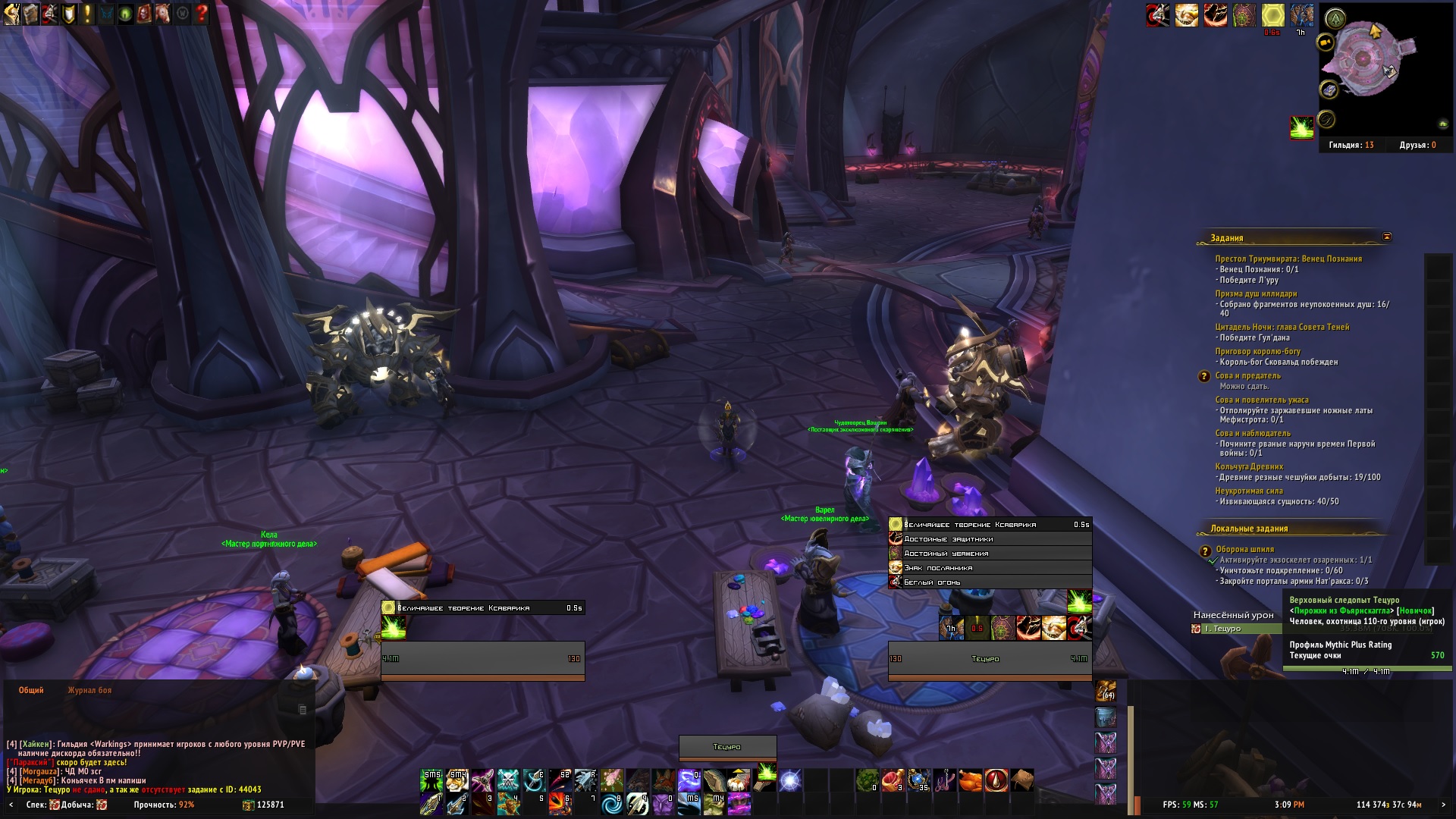Click the red question mark help button
This screenshot has width=1456, height=819.
(201, 13)
